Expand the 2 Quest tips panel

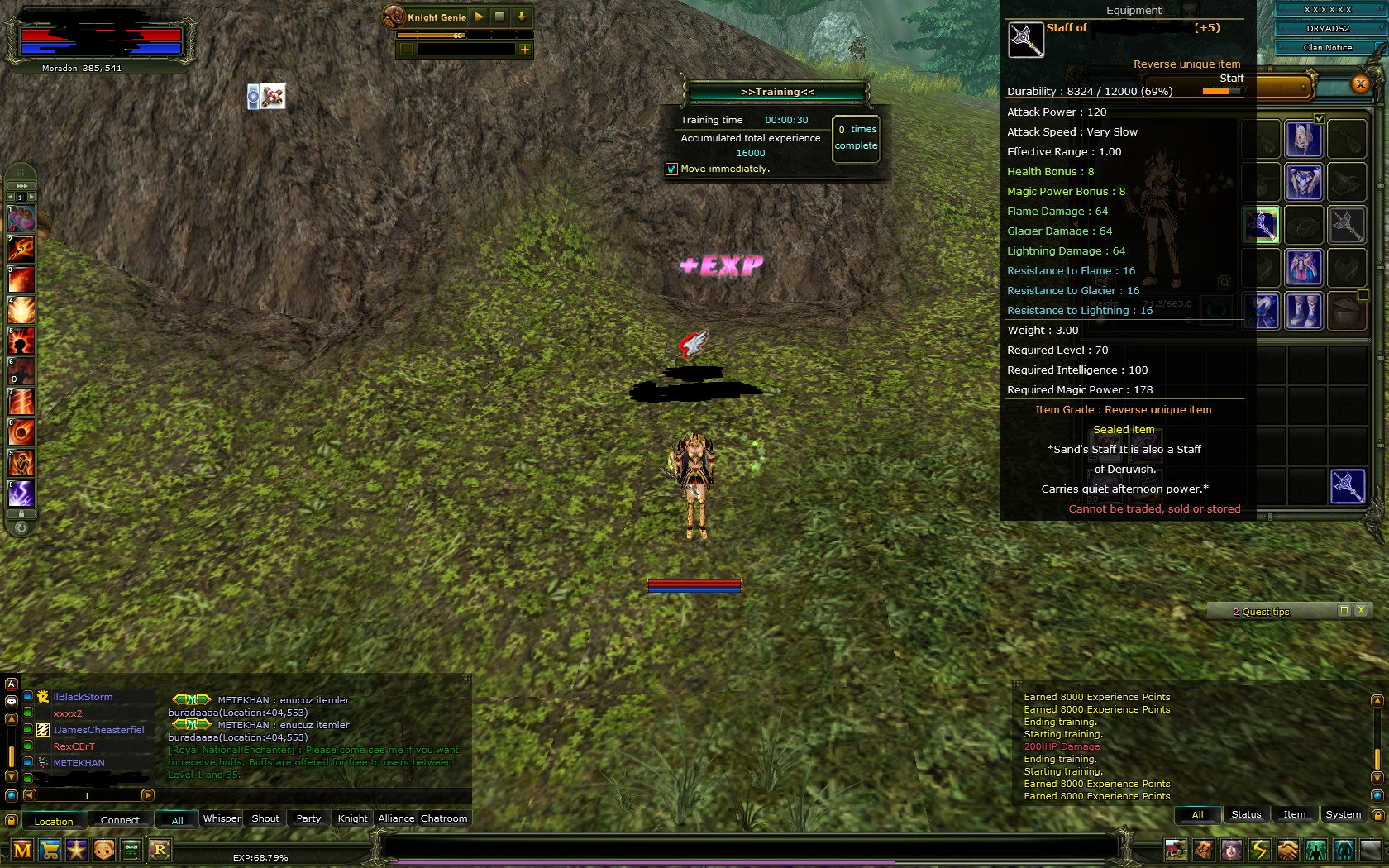click(x=1344, y=610)
